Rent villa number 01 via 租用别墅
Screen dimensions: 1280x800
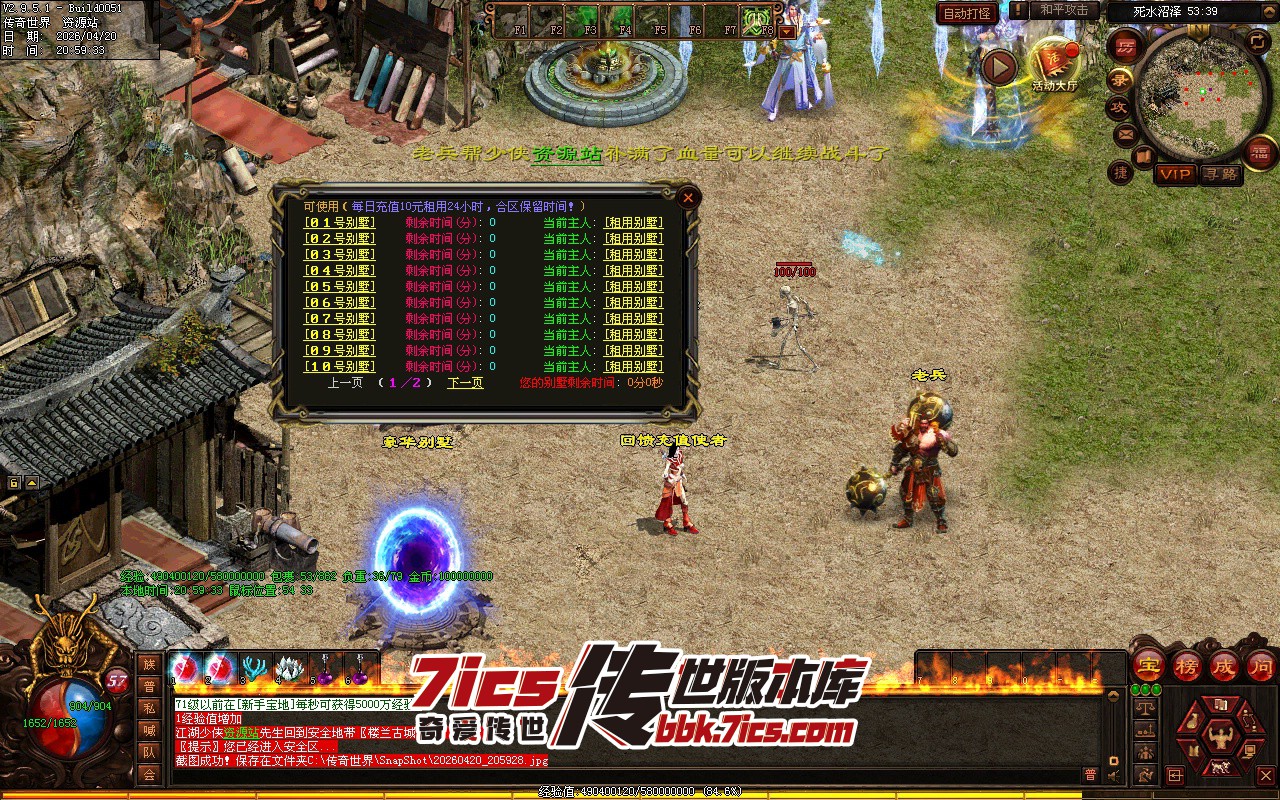click(633, 223)
